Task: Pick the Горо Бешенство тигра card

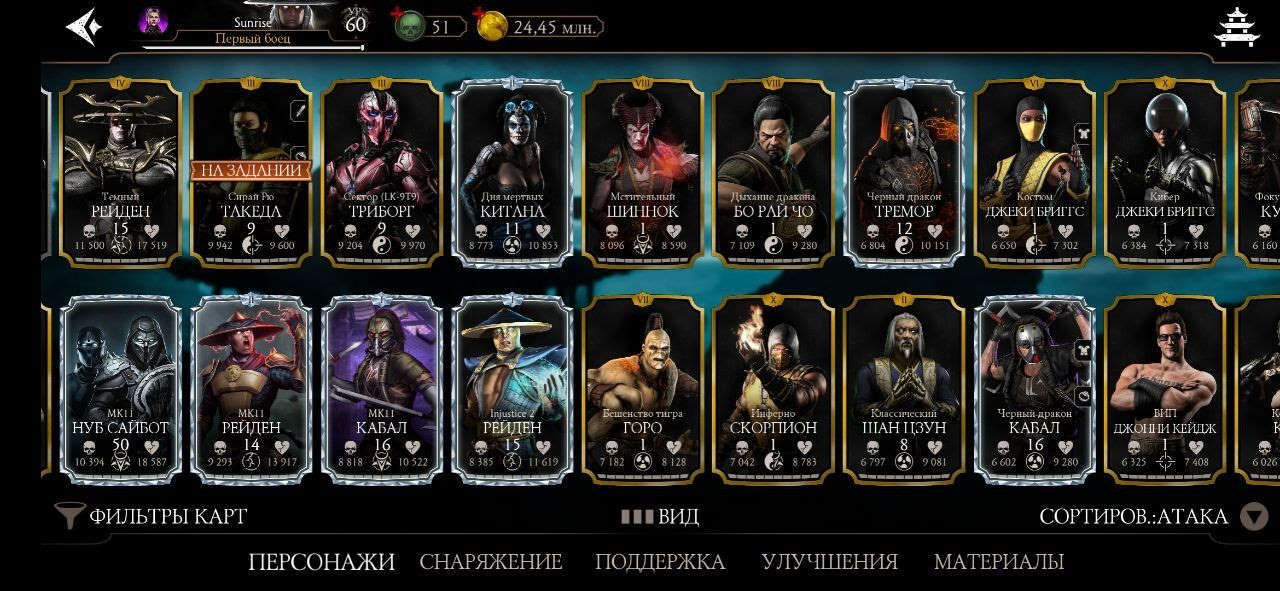Action: pos(642,388)
